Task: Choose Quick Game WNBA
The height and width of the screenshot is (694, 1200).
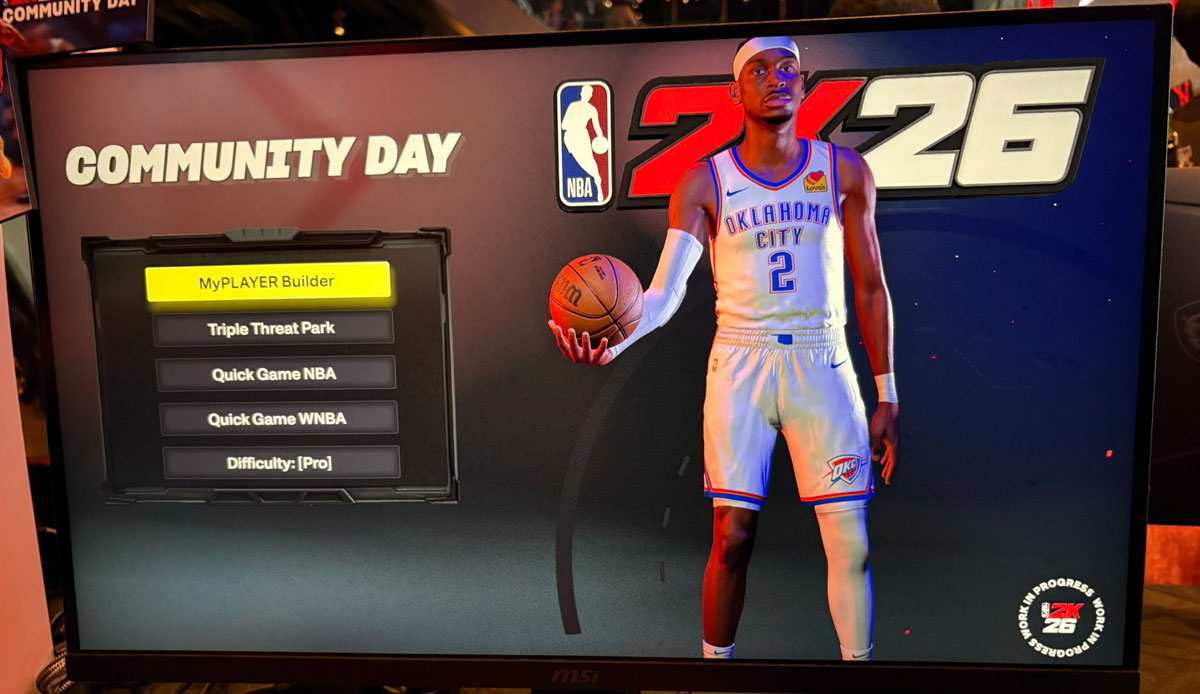Action: click(278, 419)
